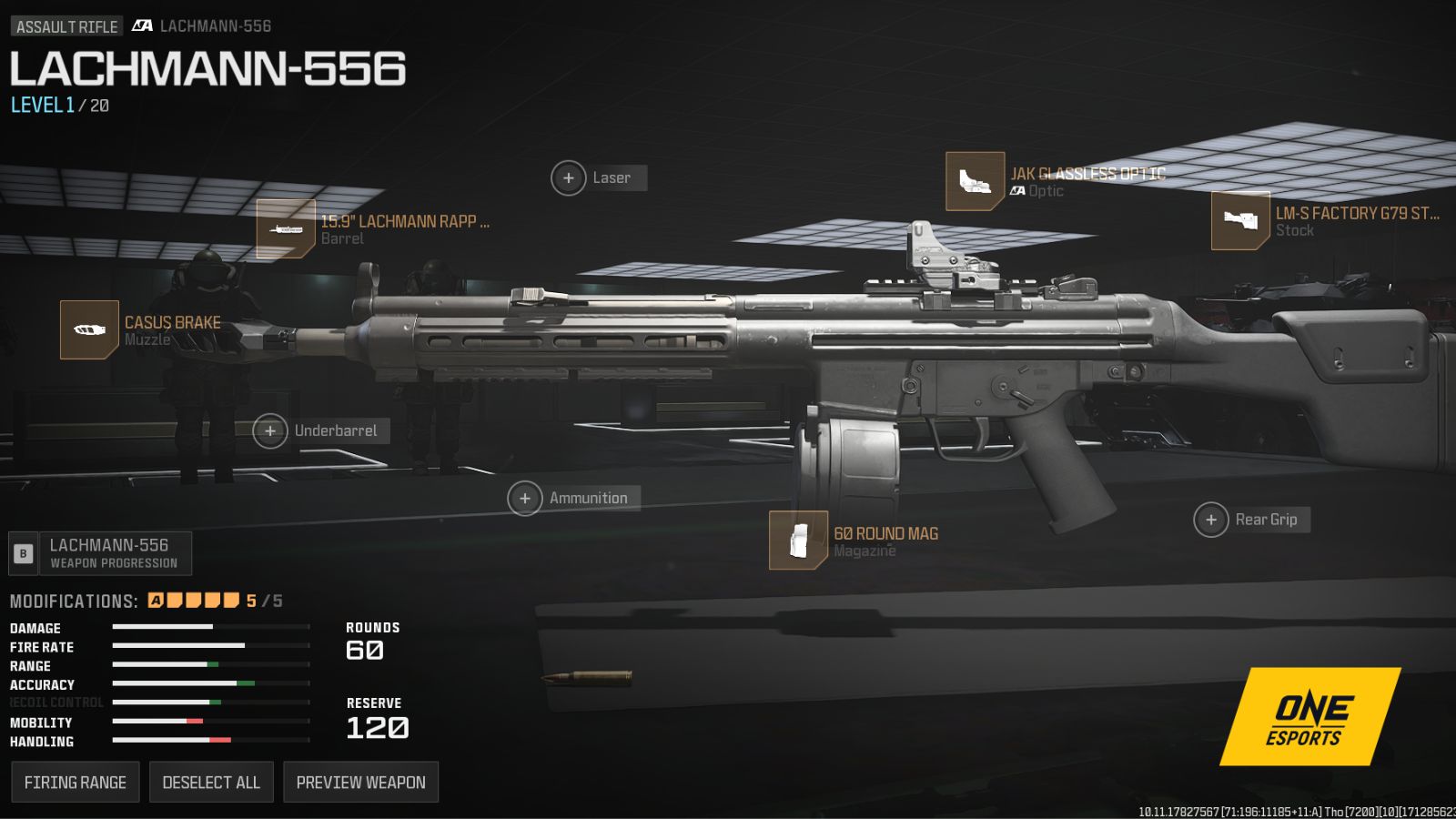The width and height of the screenshot is (1456, 819).
Task: Open the Firing Range
Action: (76, 782)
